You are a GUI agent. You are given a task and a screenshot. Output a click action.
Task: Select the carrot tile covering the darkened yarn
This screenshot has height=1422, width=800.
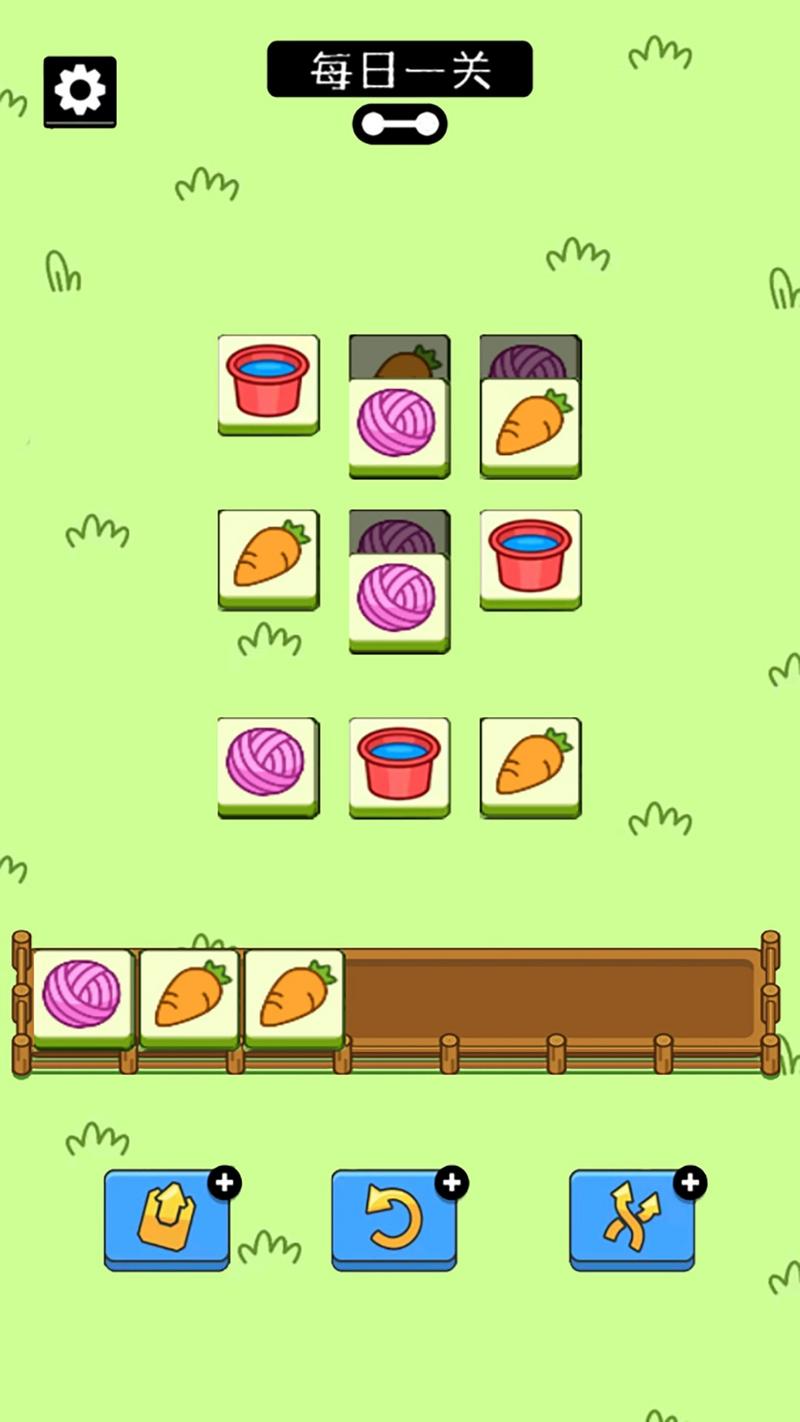(531, 426)
